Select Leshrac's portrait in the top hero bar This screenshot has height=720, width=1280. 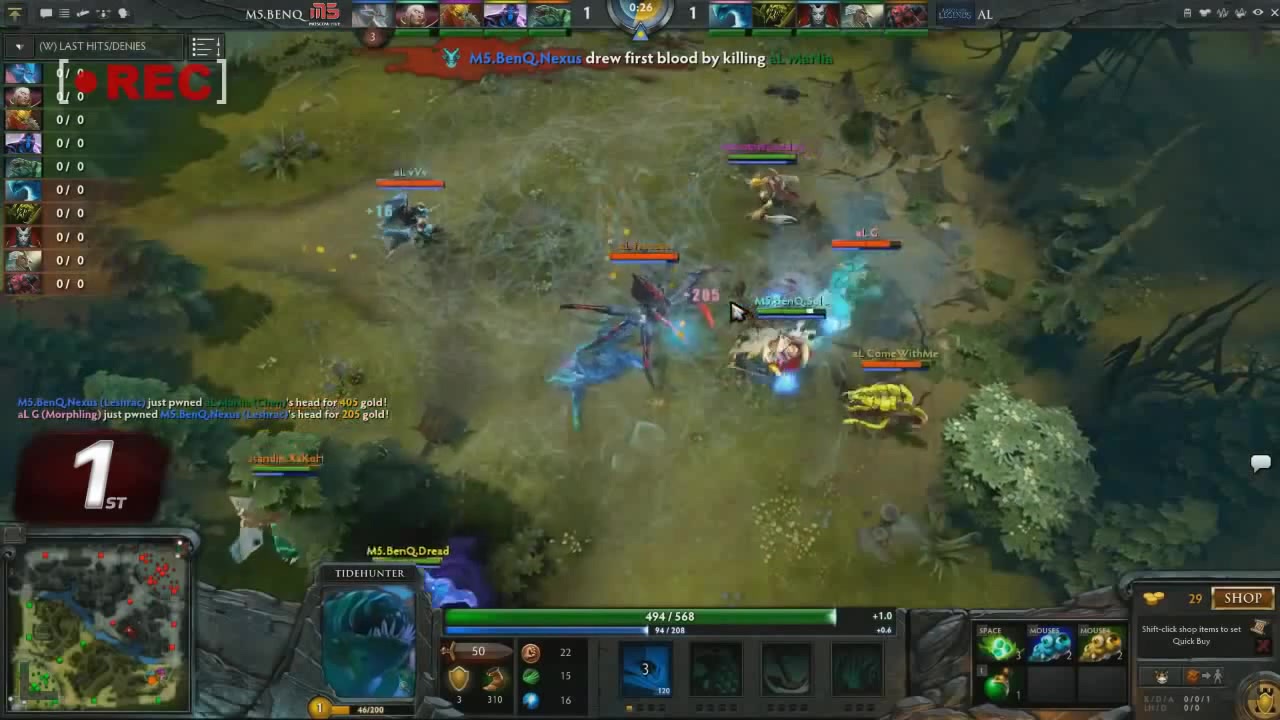pyautogui.click(x=505, y=12)
